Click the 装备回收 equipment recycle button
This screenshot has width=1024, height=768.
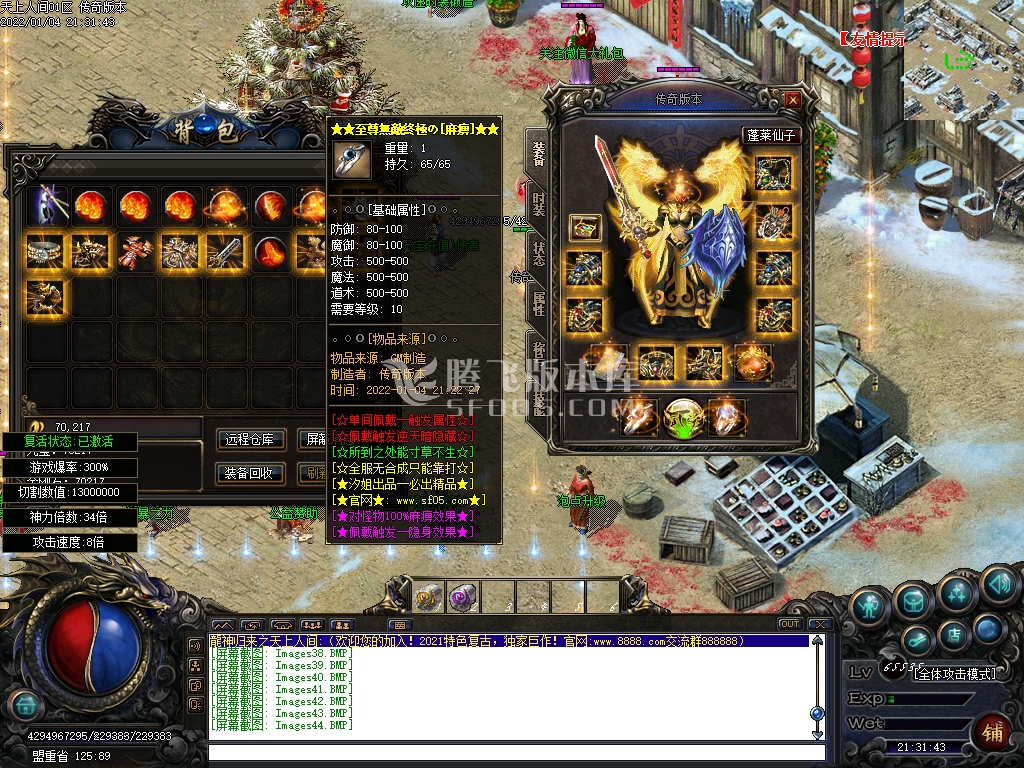pos(251,473)
